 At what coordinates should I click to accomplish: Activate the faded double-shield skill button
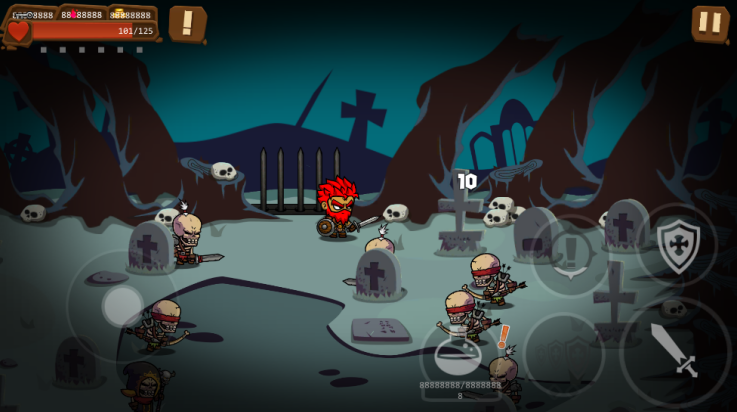click(564, 354)
